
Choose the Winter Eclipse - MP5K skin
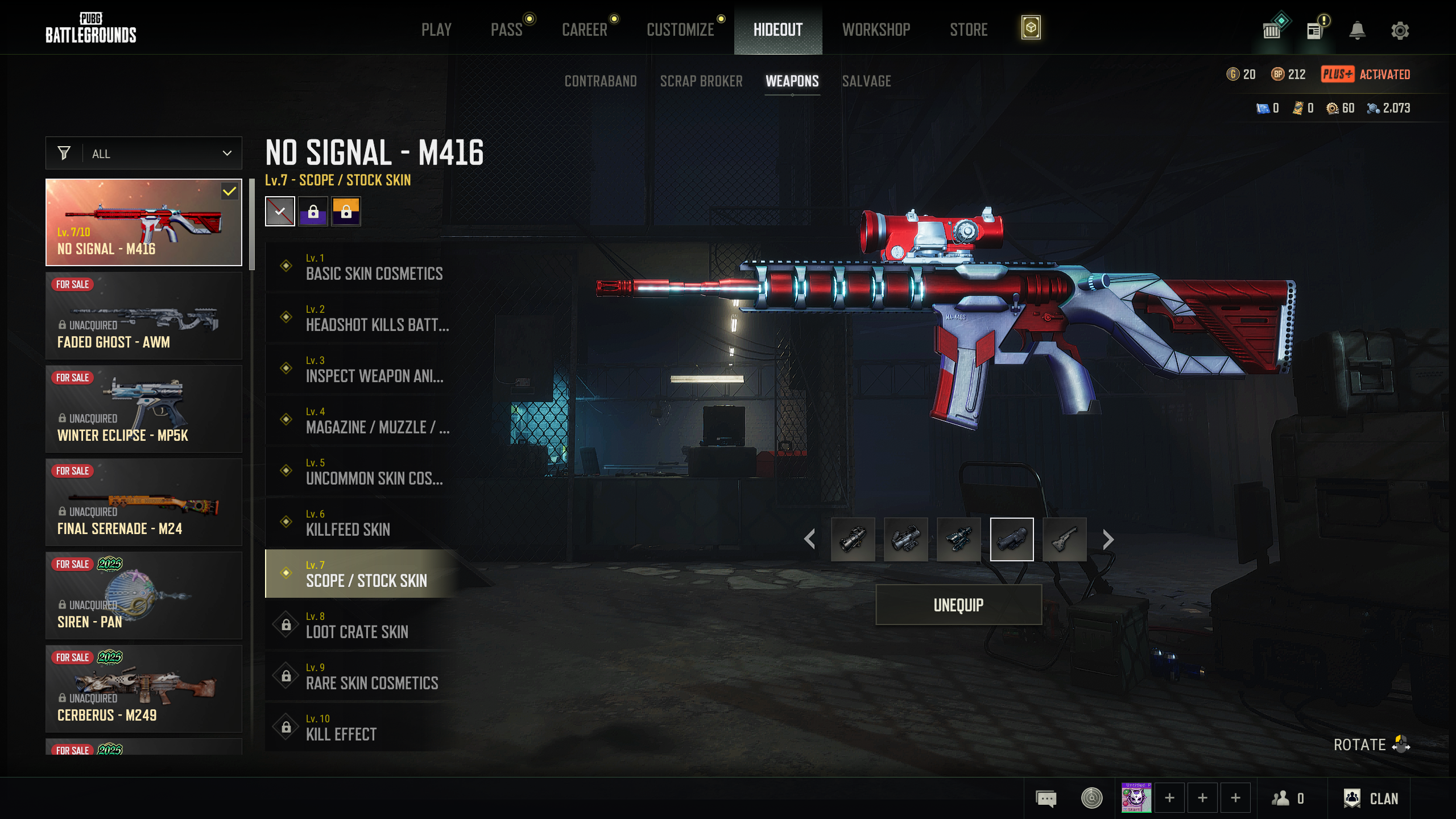(x=144, y=409)
